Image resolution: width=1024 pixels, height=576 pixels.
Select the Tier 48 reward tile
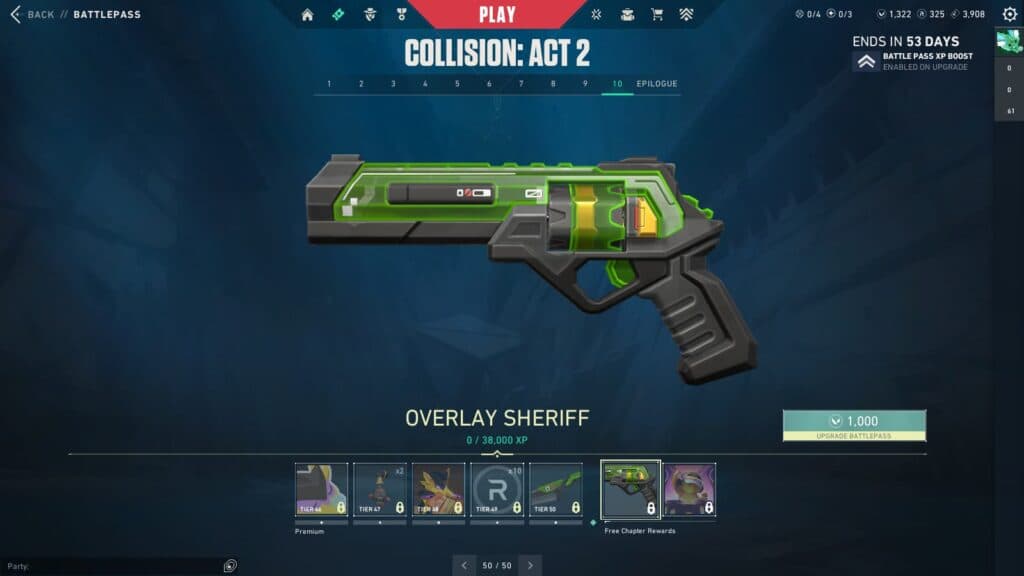coord(438,490)
